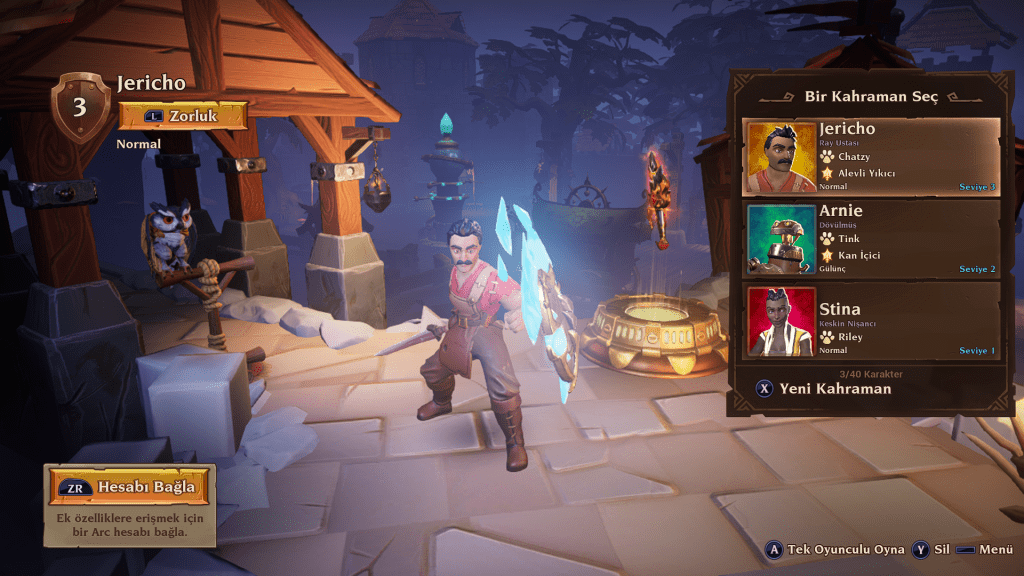Select the Jericho hero entry
The width and height of the screenshot is (1024, 576).
pyautogui.click(x=870, y=157)
